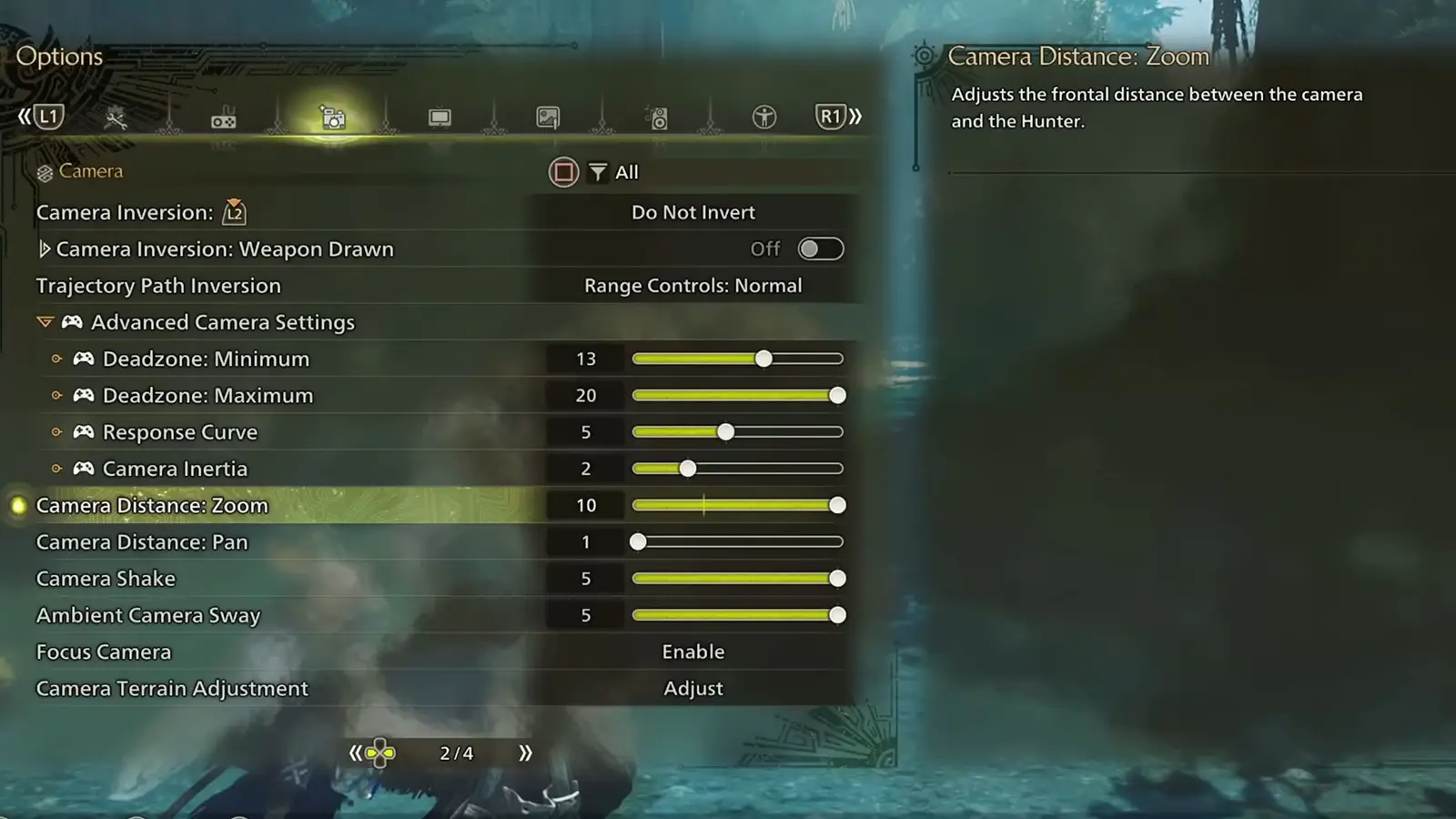Click the R1 next category arrow
The image size is (1456, 819).
coord(831,116)
